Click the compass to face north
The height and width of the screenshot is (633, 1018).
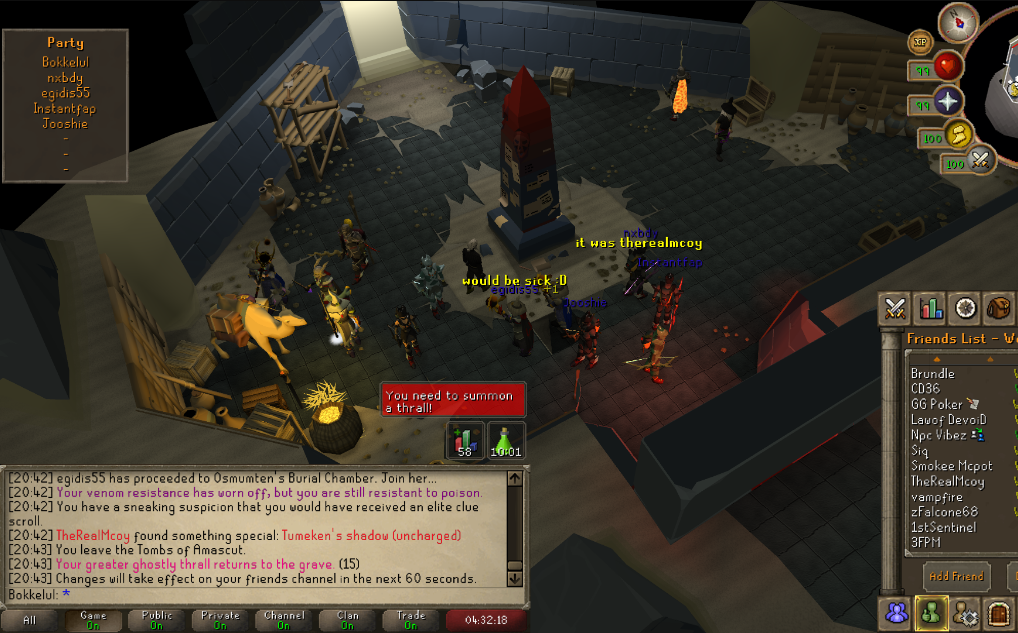pyautogui.click(x=958, y=23)
